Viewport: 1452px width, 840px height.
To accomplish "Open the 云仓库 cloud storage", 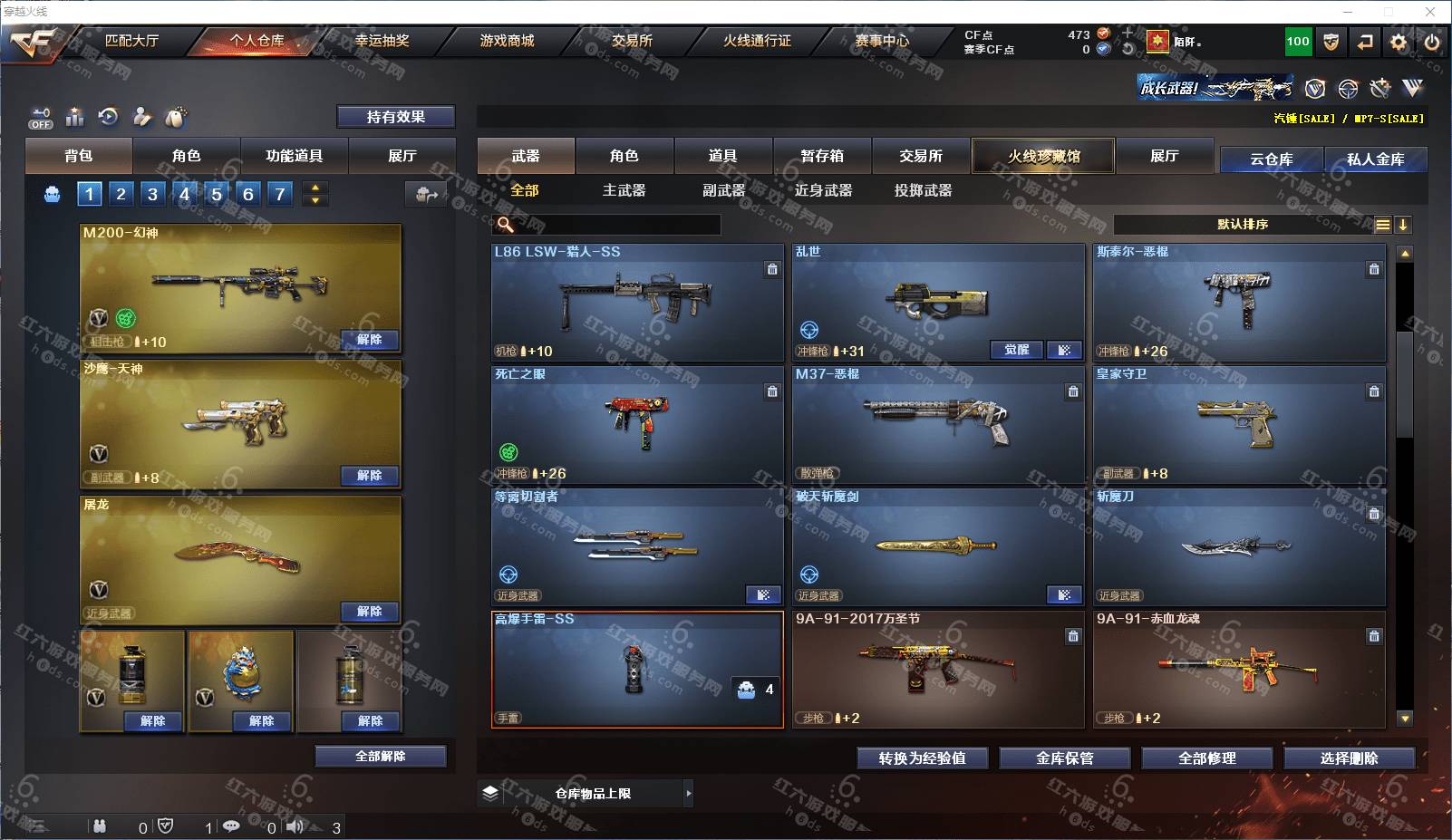I will point(1271,159).
